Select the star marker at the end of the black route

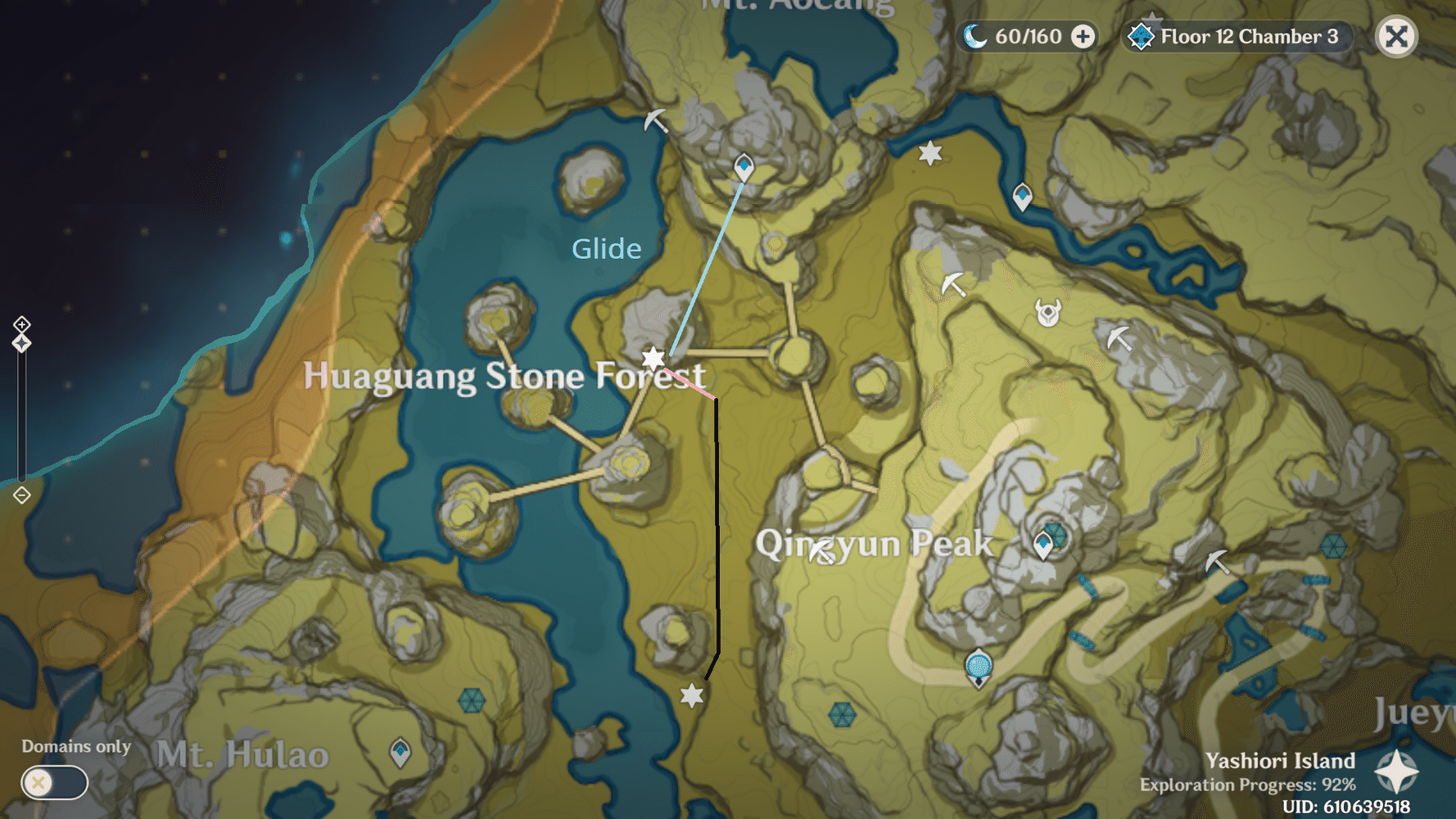692,696
